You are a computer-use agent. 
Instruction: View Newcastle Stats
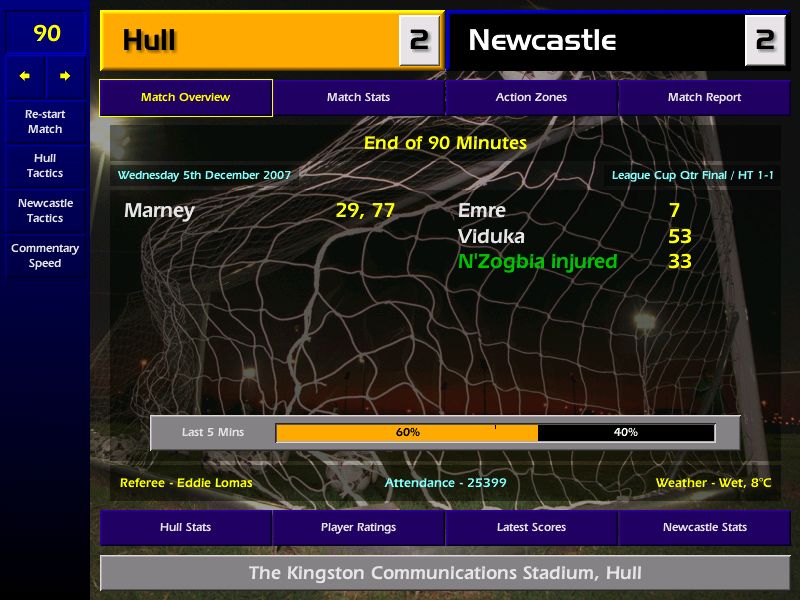click(704, 527)
